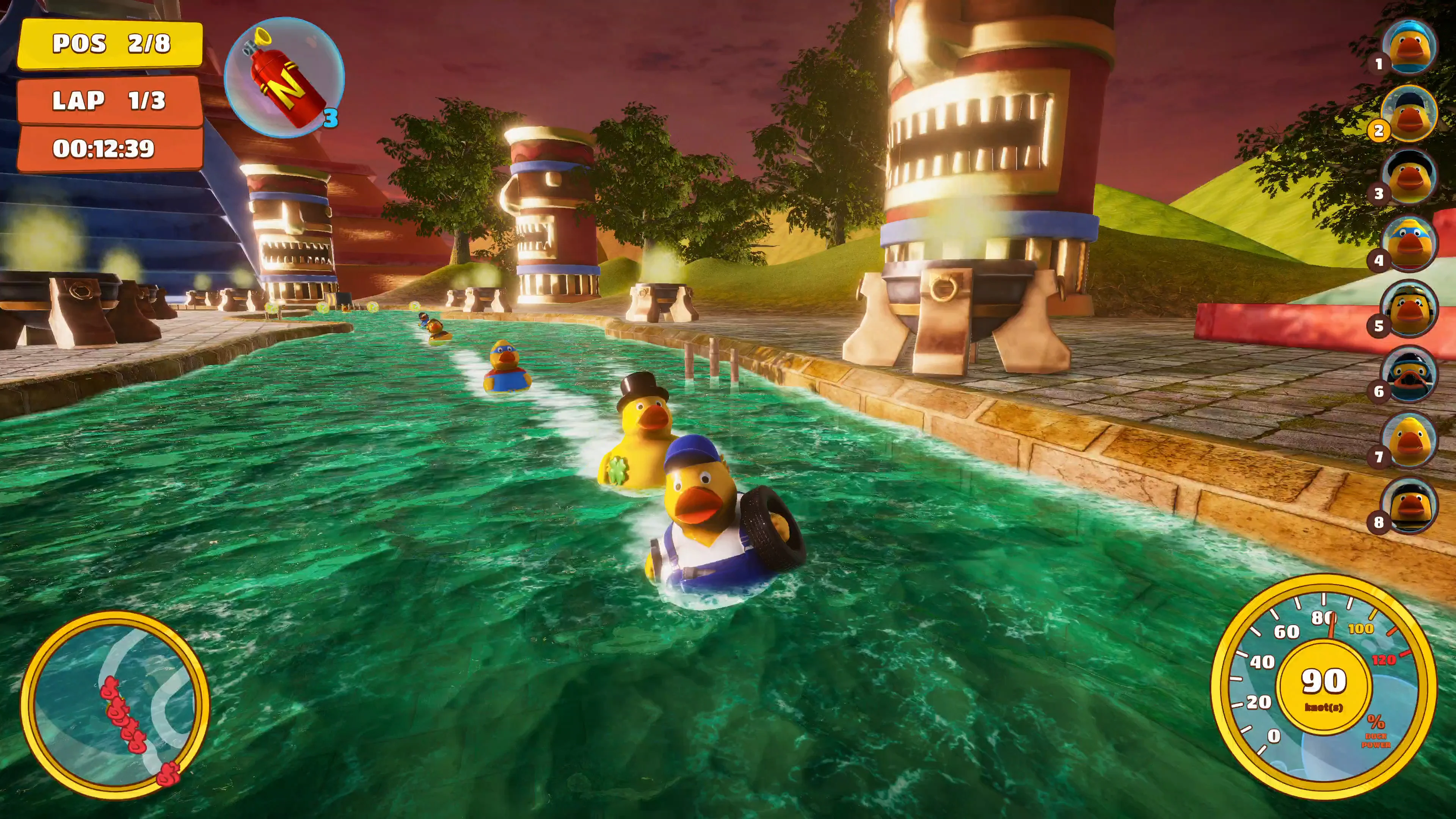Select the rank 7 yellow duck portrait
Screen dimensions: 1456x819
(x=1409, y=440)
